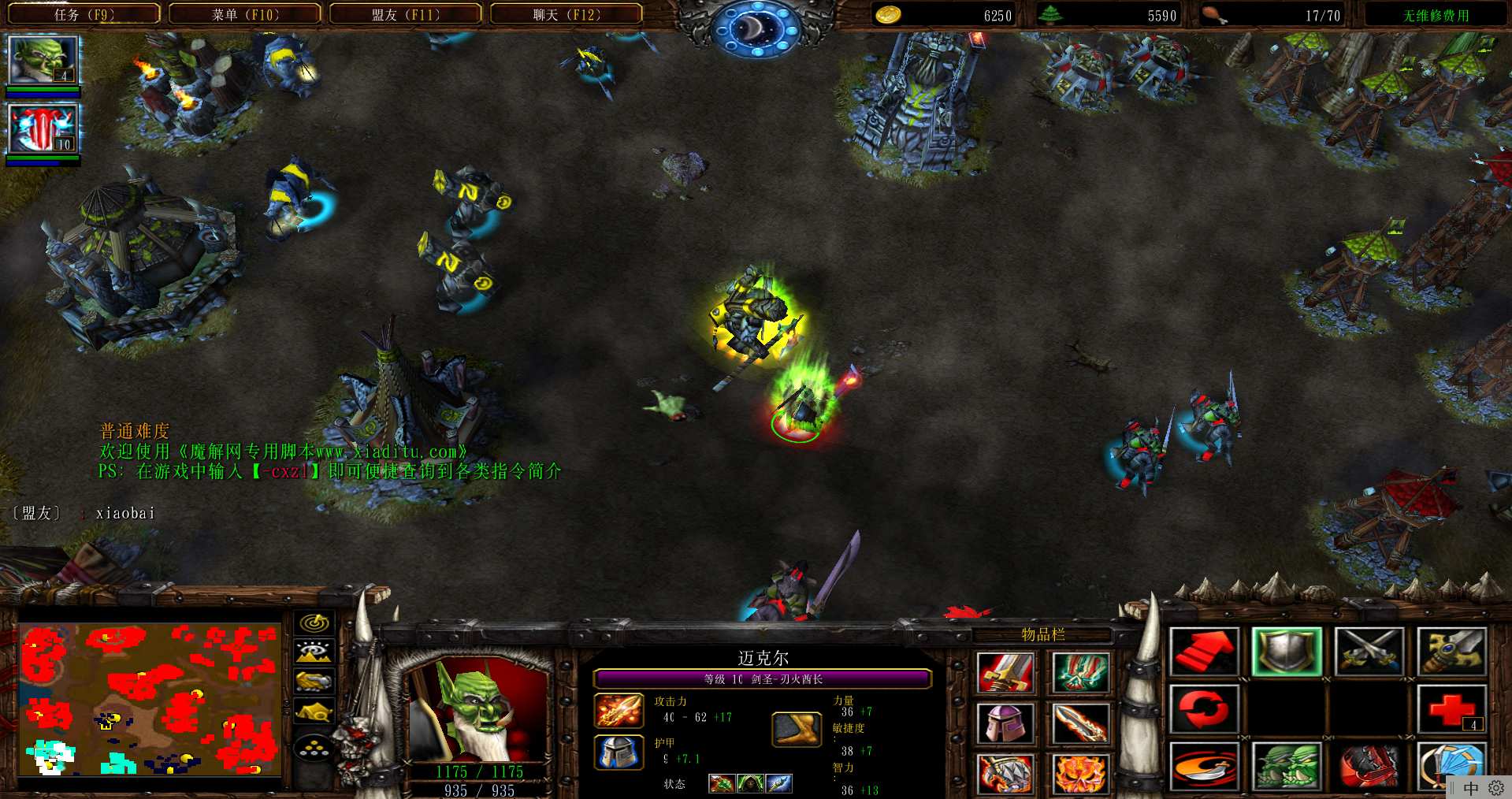Select the purple helmet inventory item

1004,723
